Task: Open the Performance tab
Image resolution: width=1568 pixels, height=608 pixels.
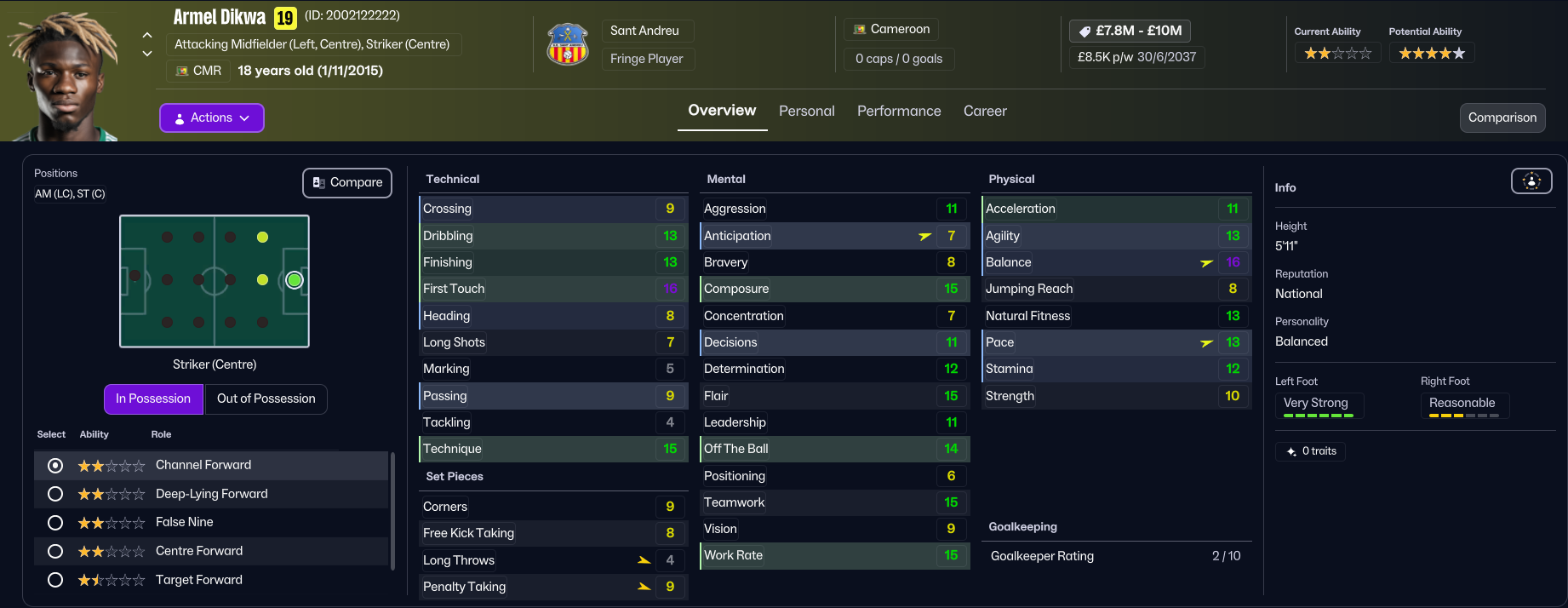Action: (x=899, y=111)
